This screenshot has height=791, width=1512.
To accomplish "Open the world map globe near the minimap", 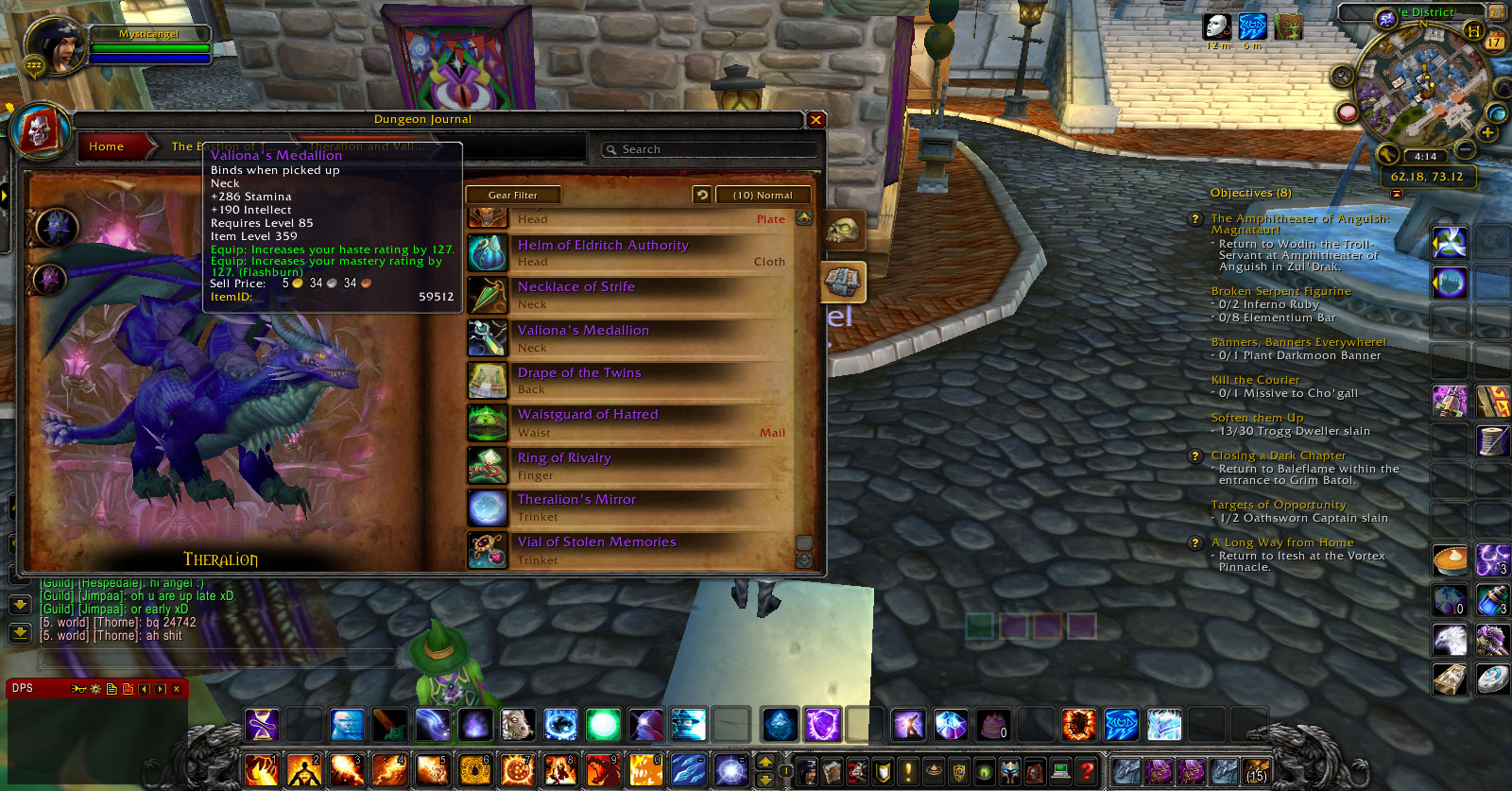I will click(1496, 113).
